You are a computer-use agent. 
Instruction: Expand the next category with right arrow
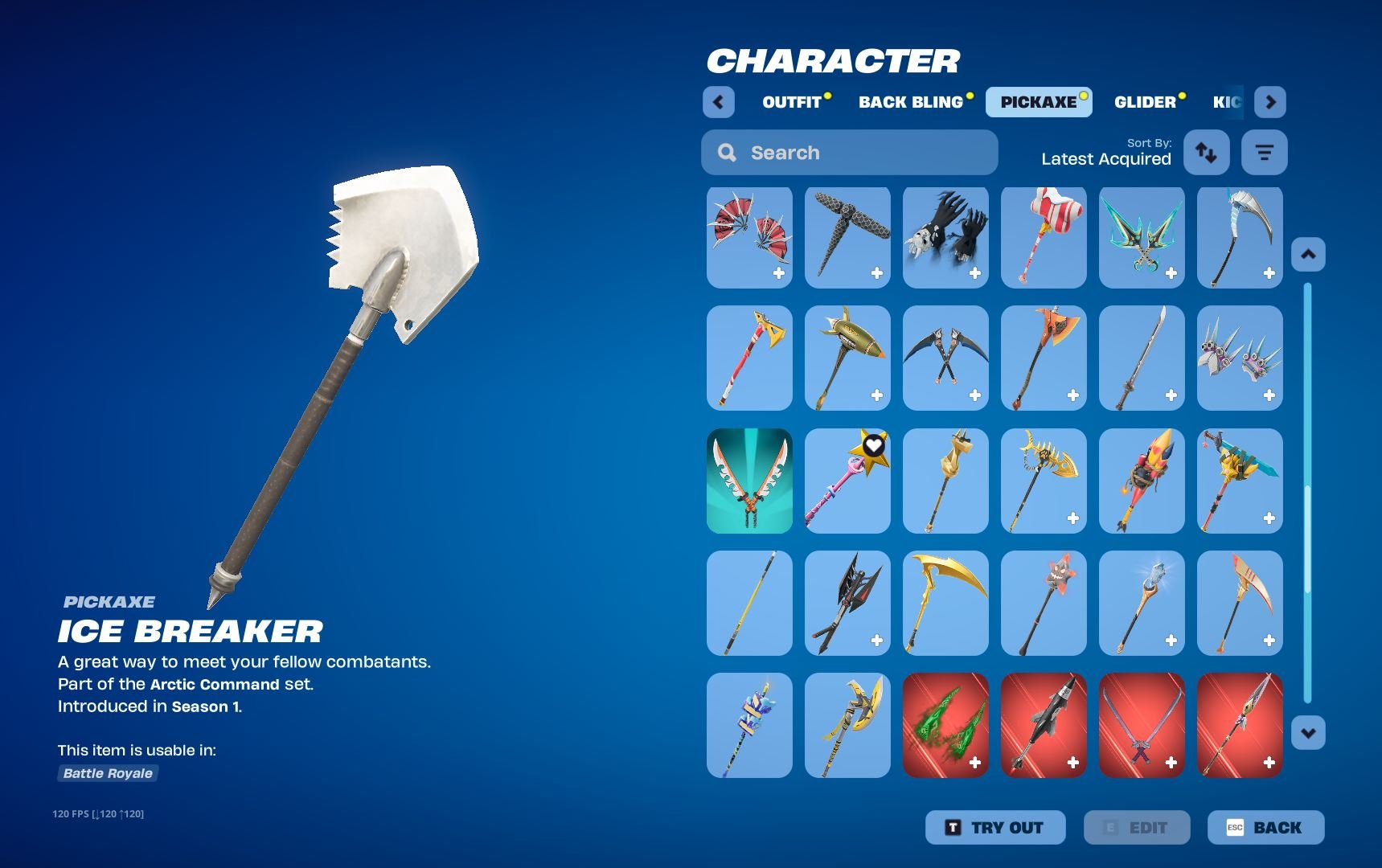click(1270, 102)
